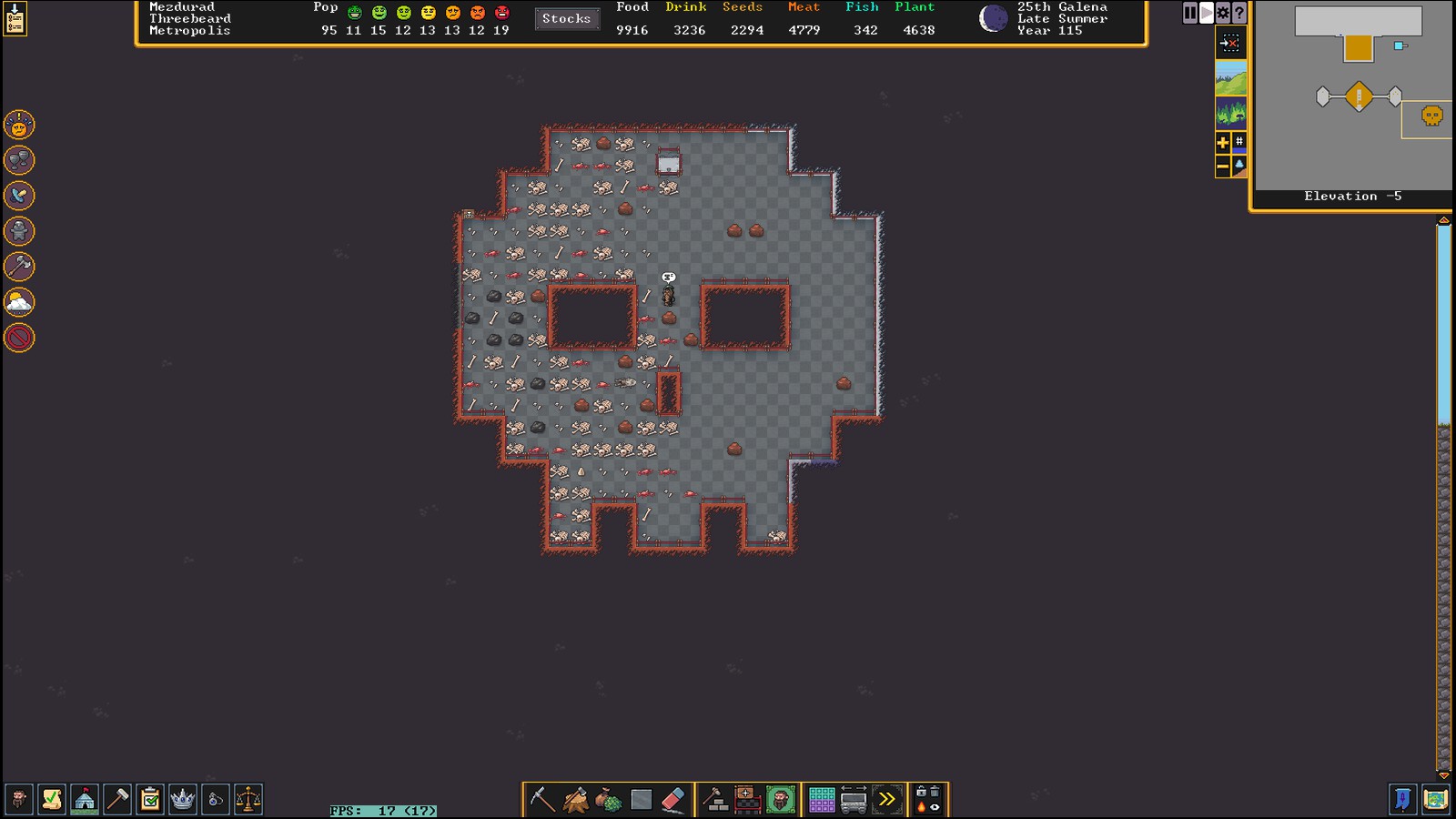Go up one elevation with the plus button
Image resolution: width=1456 pixels, height=819 pixels.
click(1222, 142)
